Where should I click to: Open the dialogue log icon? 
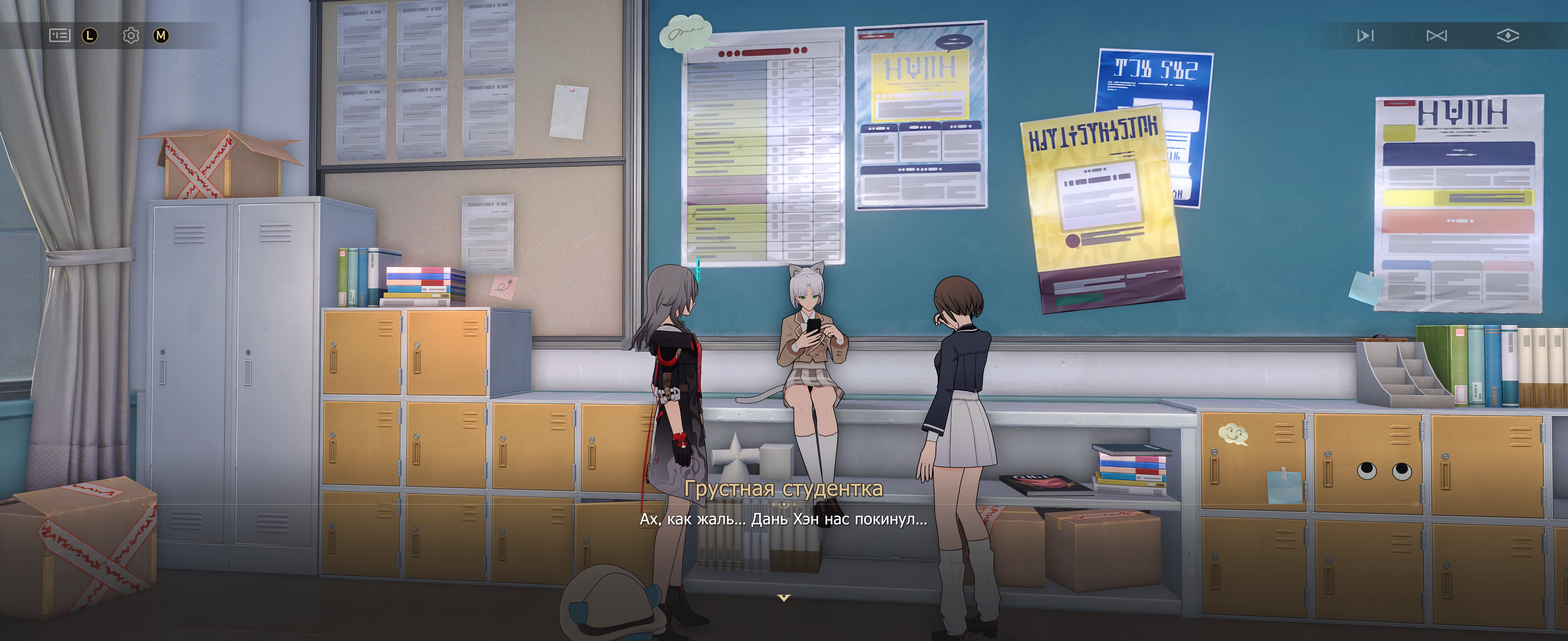[60, 35]
